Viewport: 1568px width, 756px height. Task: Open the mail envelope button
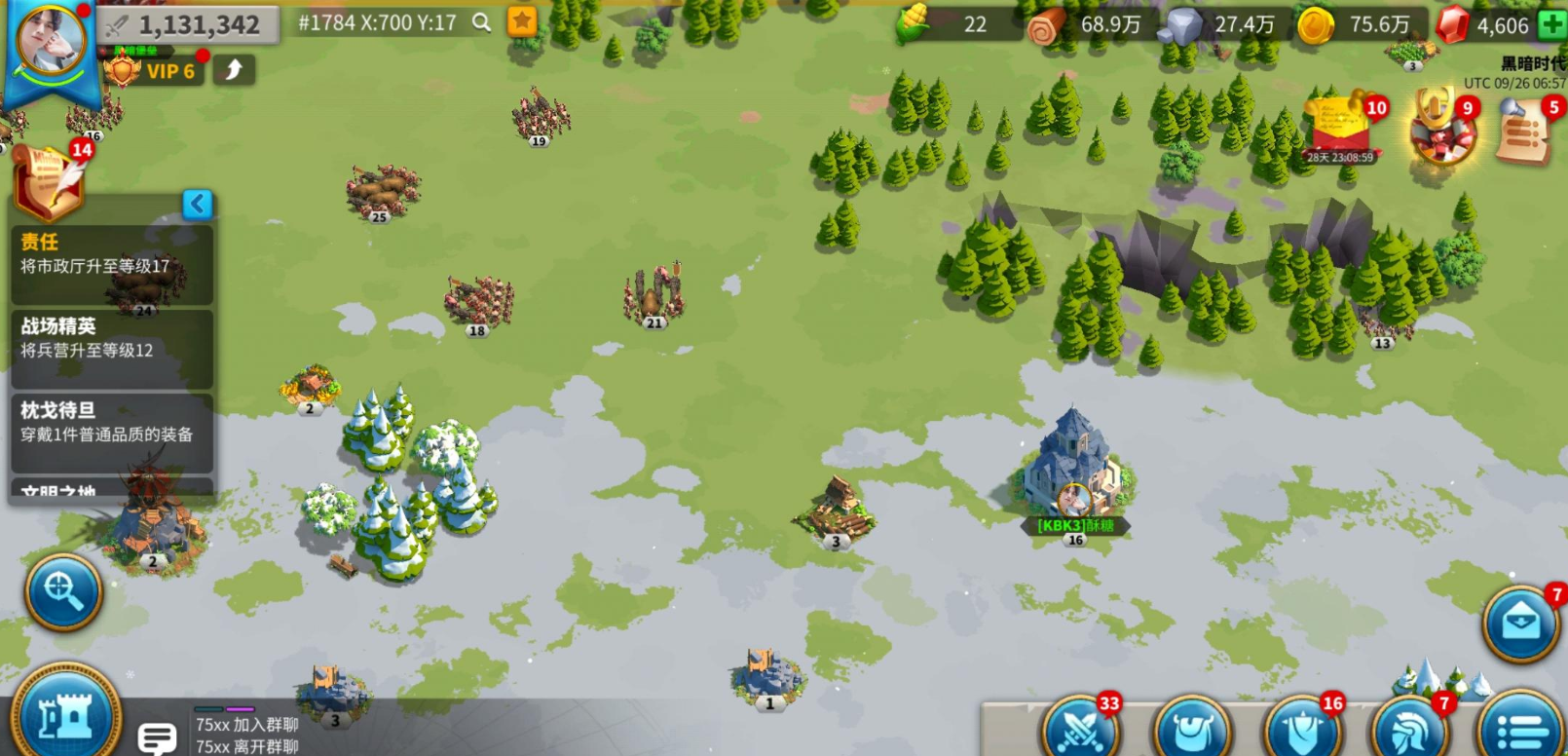(1520, 624)
